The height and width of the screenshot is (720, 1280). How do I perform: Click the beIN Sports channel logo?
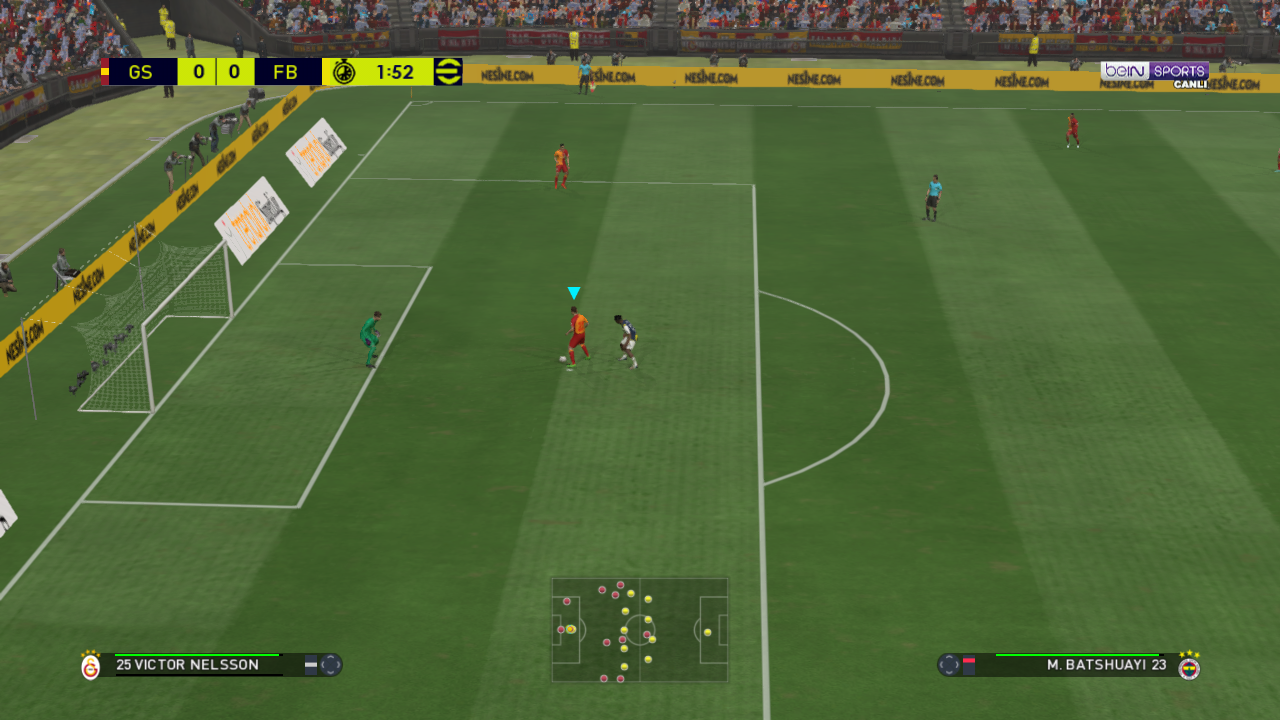[1155, 73]
